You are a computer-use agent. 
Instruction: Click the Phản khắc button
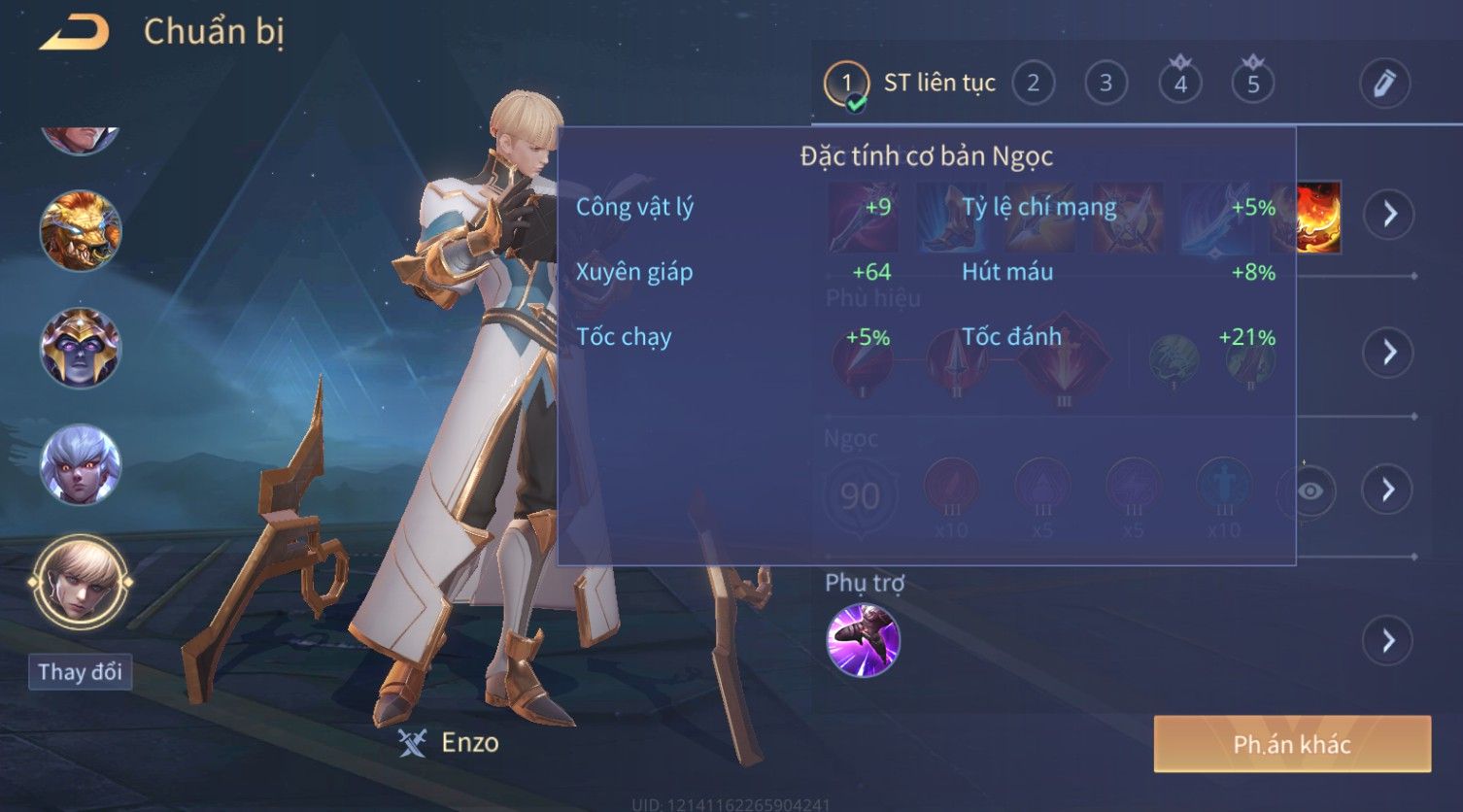pos(1292,744)
